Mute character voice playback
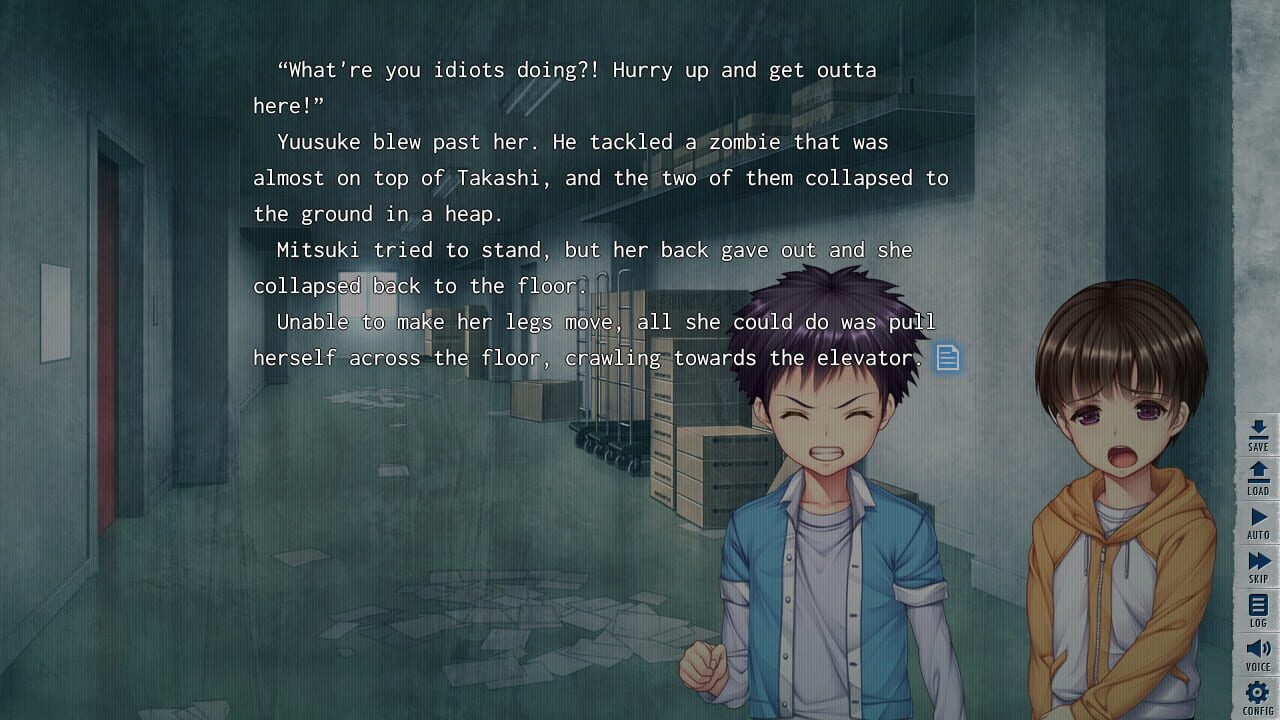Screen dimensions: 1280x720 pos(1257,647)
